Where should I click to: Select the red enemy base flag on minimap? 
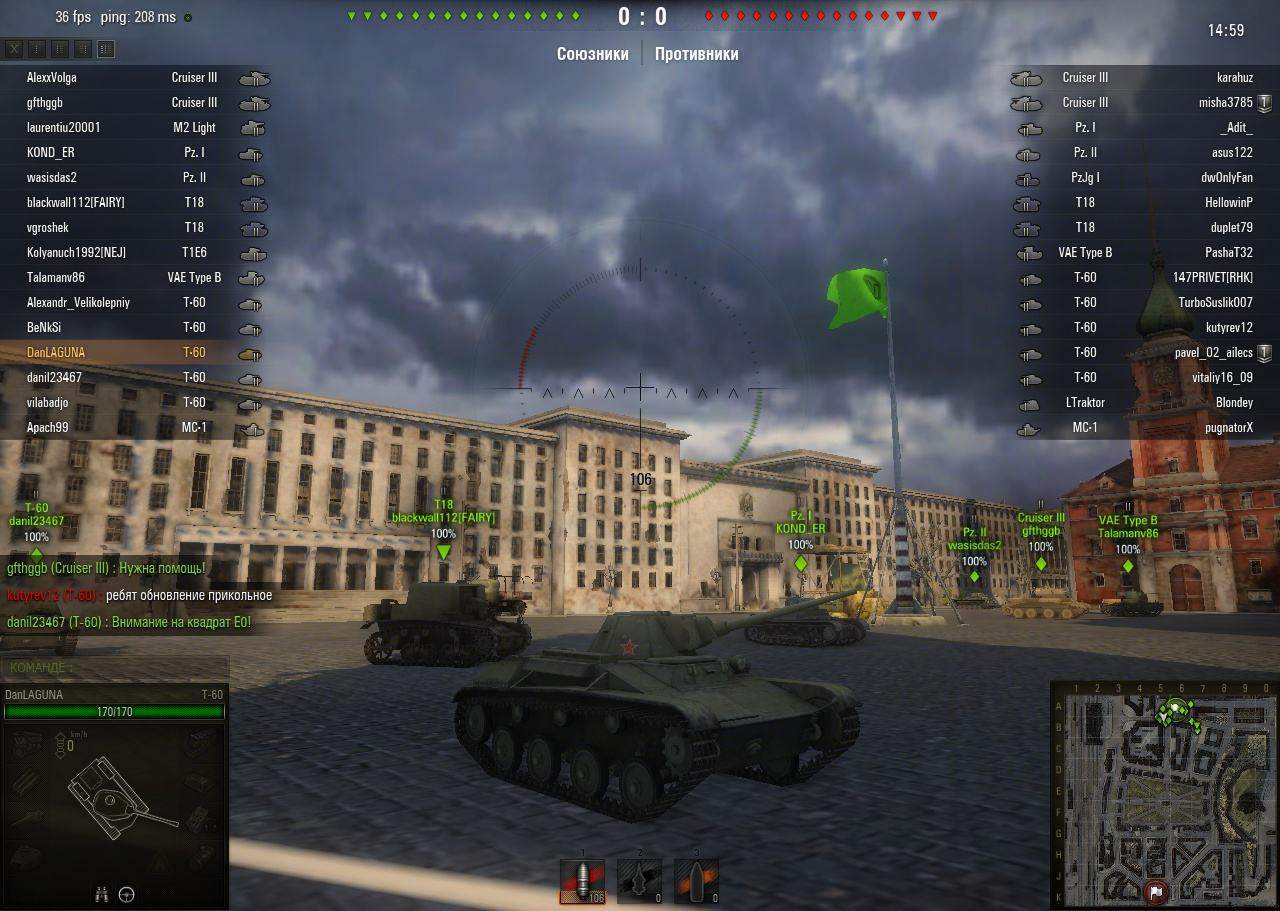1156,891
